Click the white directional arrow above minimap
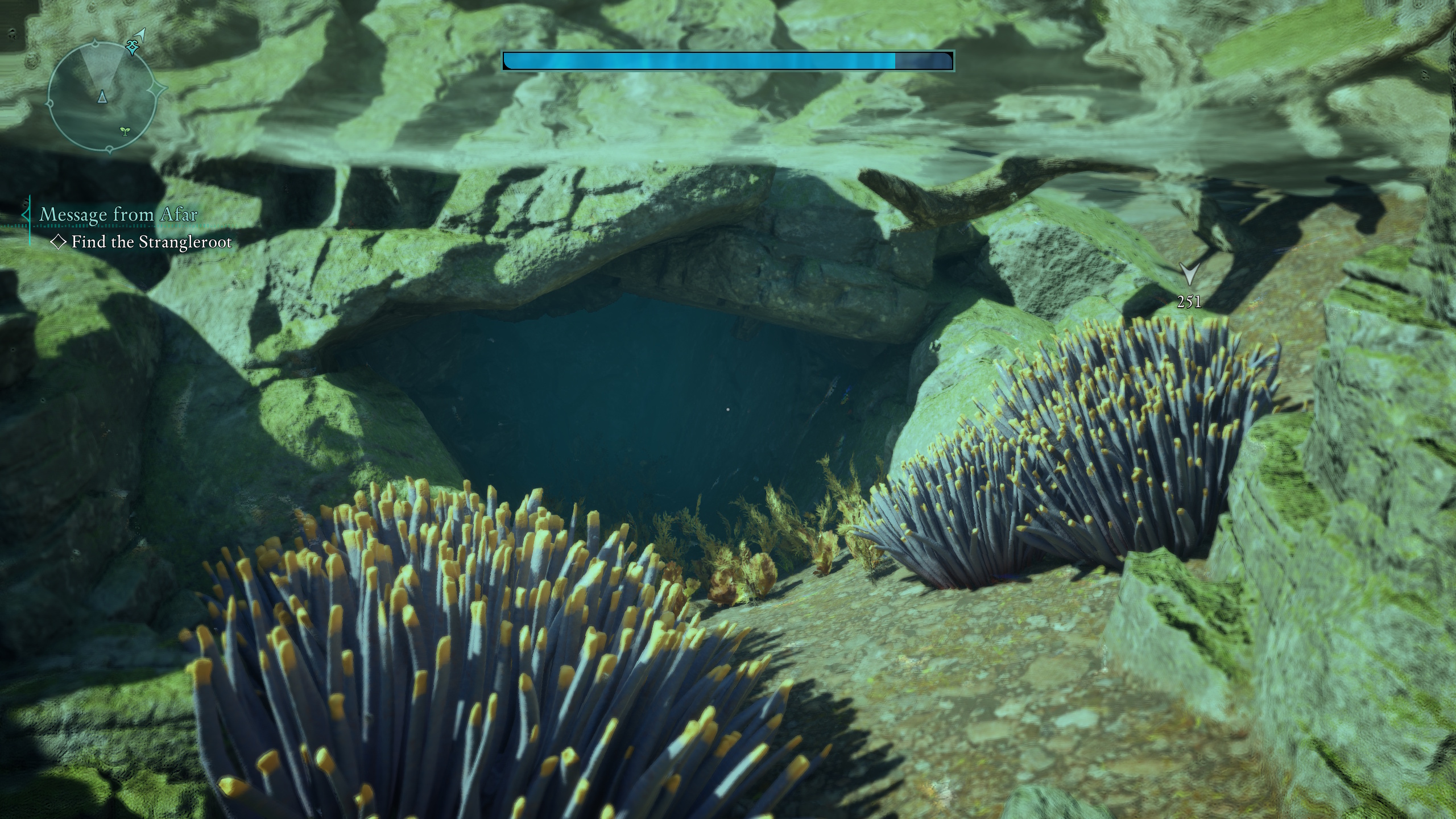1456x819 pixels. (139, 34)
